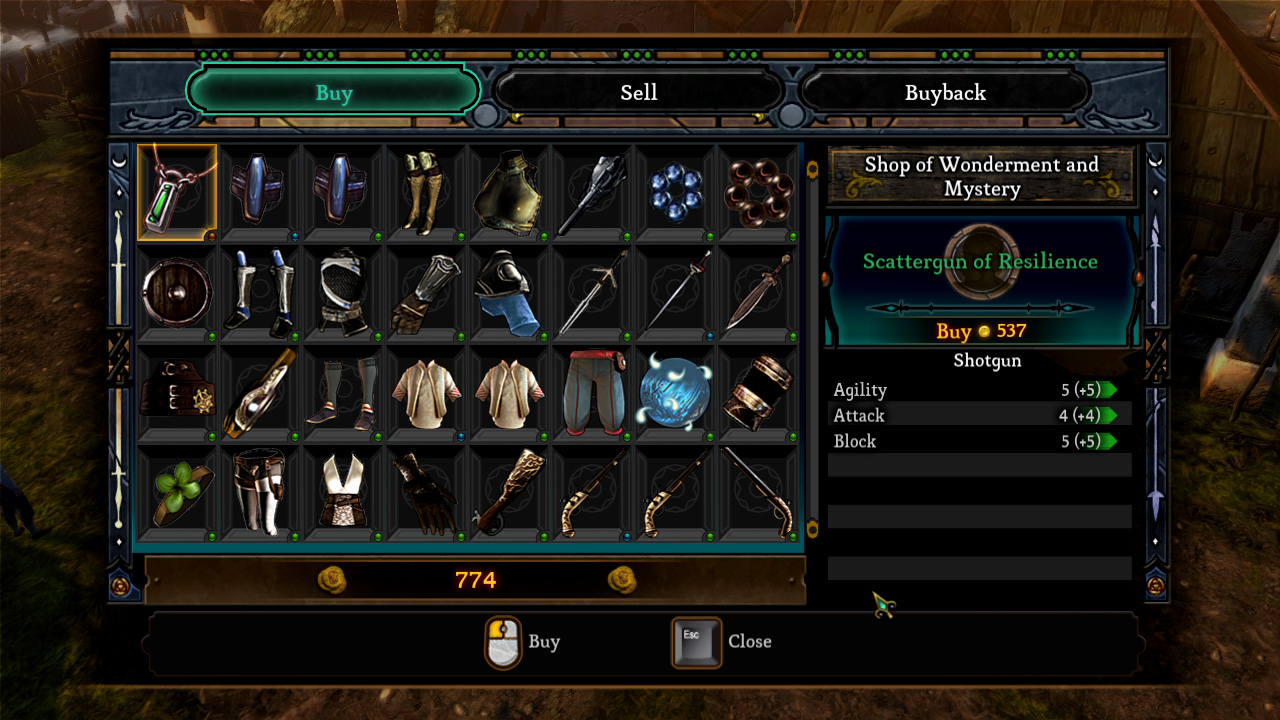Select the green amulet in the top-left slot

177,190
